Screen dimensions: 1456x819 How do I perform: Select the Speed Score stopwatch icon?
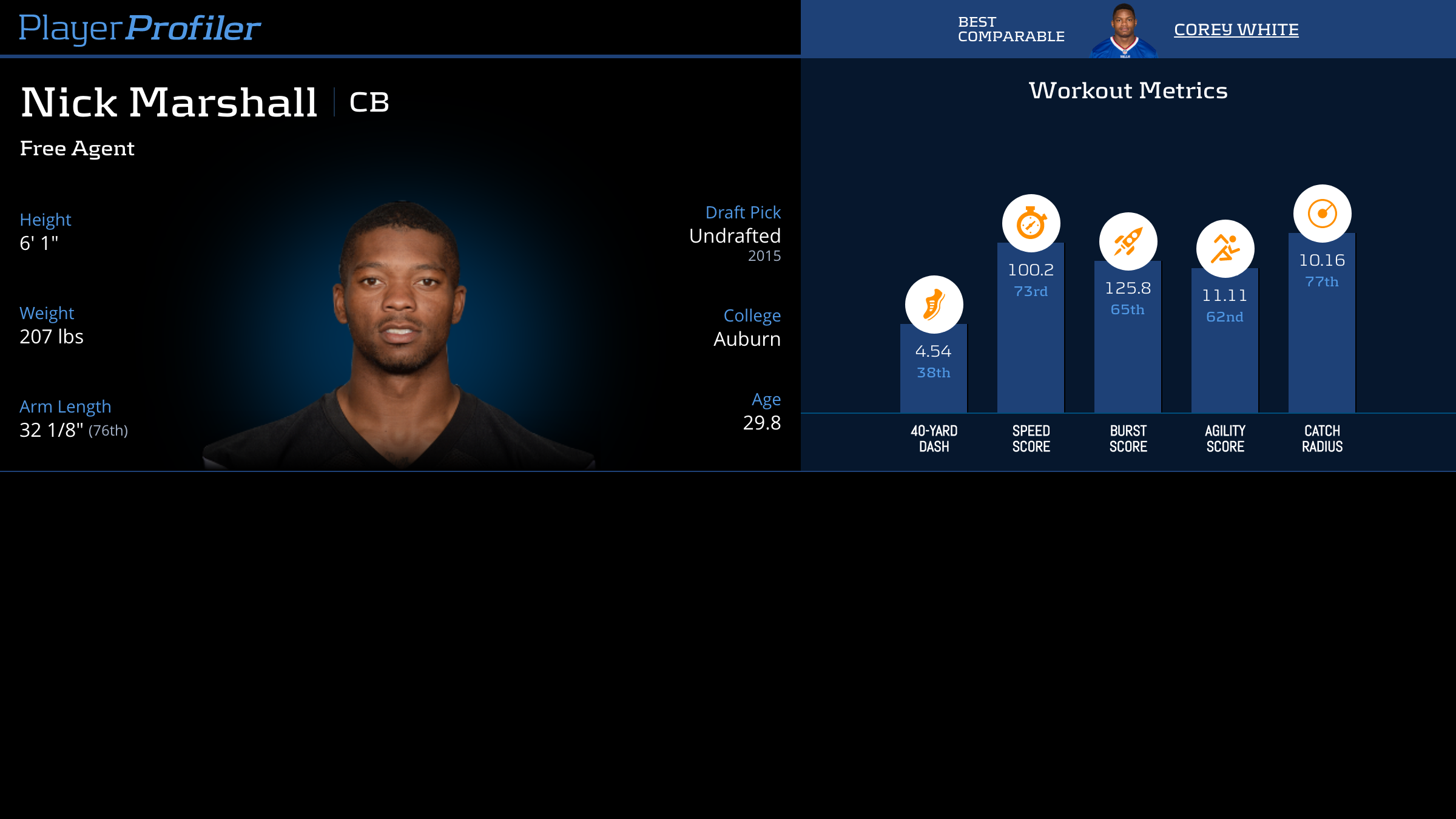1031,223
